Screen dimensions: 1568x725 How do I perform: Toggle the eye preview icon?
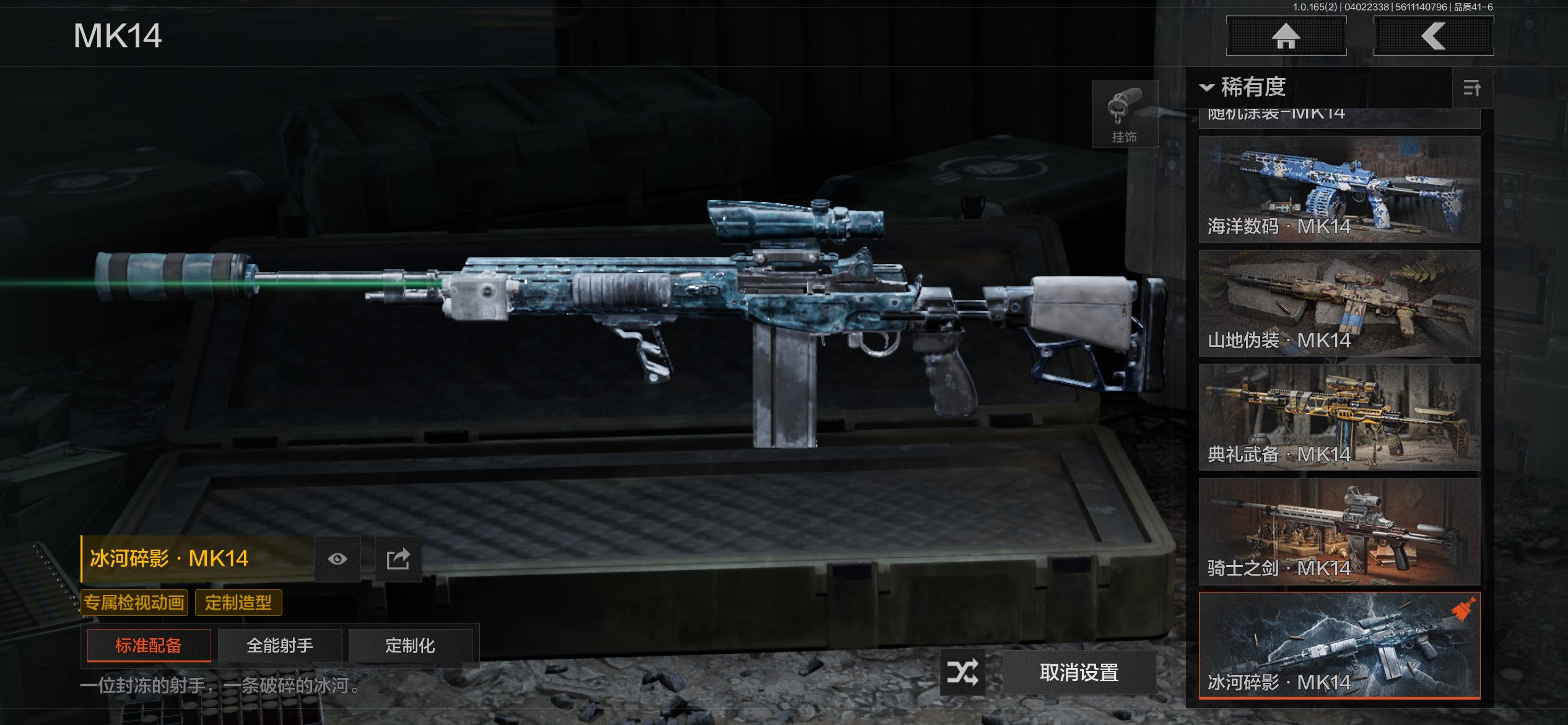[338, 559]
